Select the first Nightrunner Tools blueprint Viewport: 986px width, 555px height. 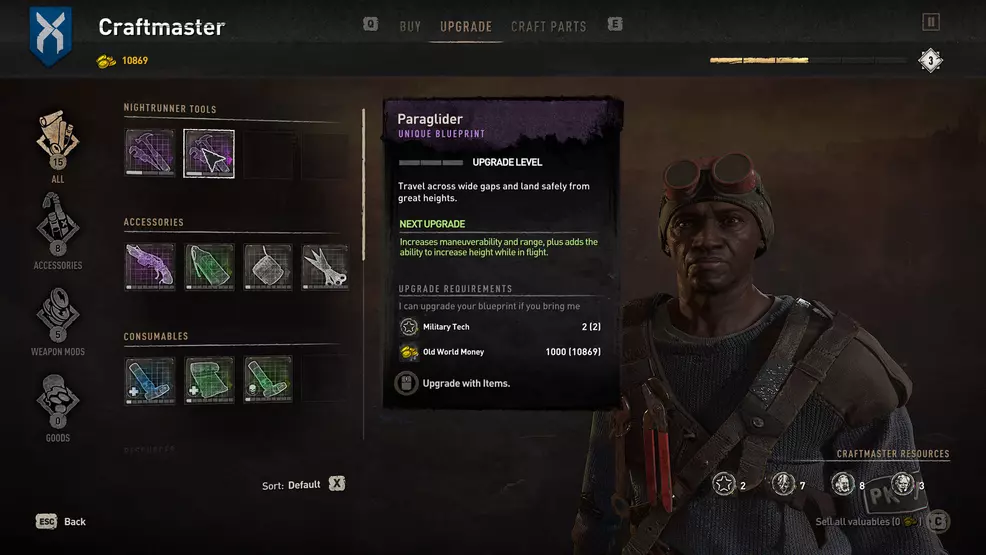pos(150,154)
